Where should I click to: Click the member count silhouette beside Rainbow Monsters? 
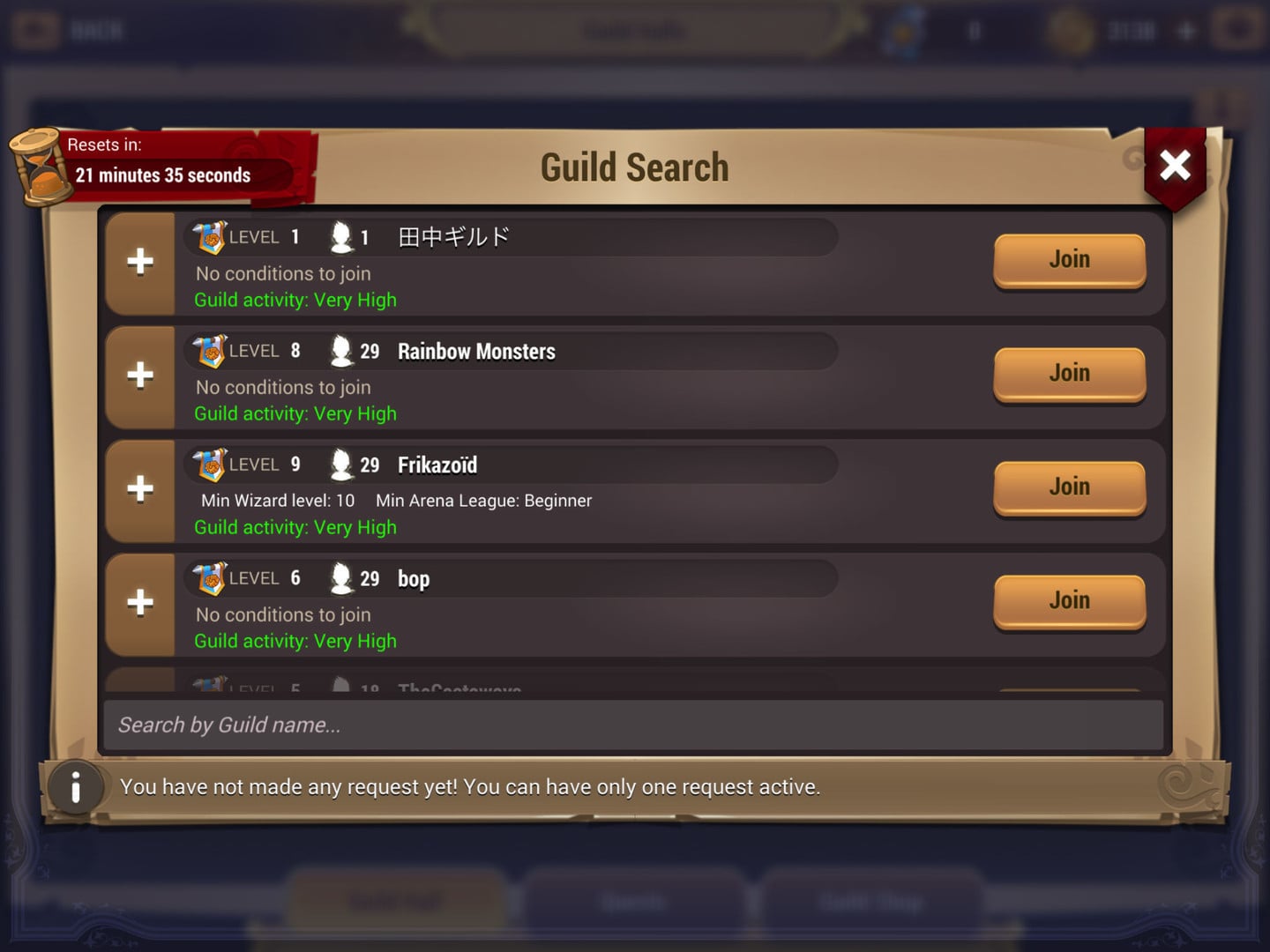click(341, 350)
